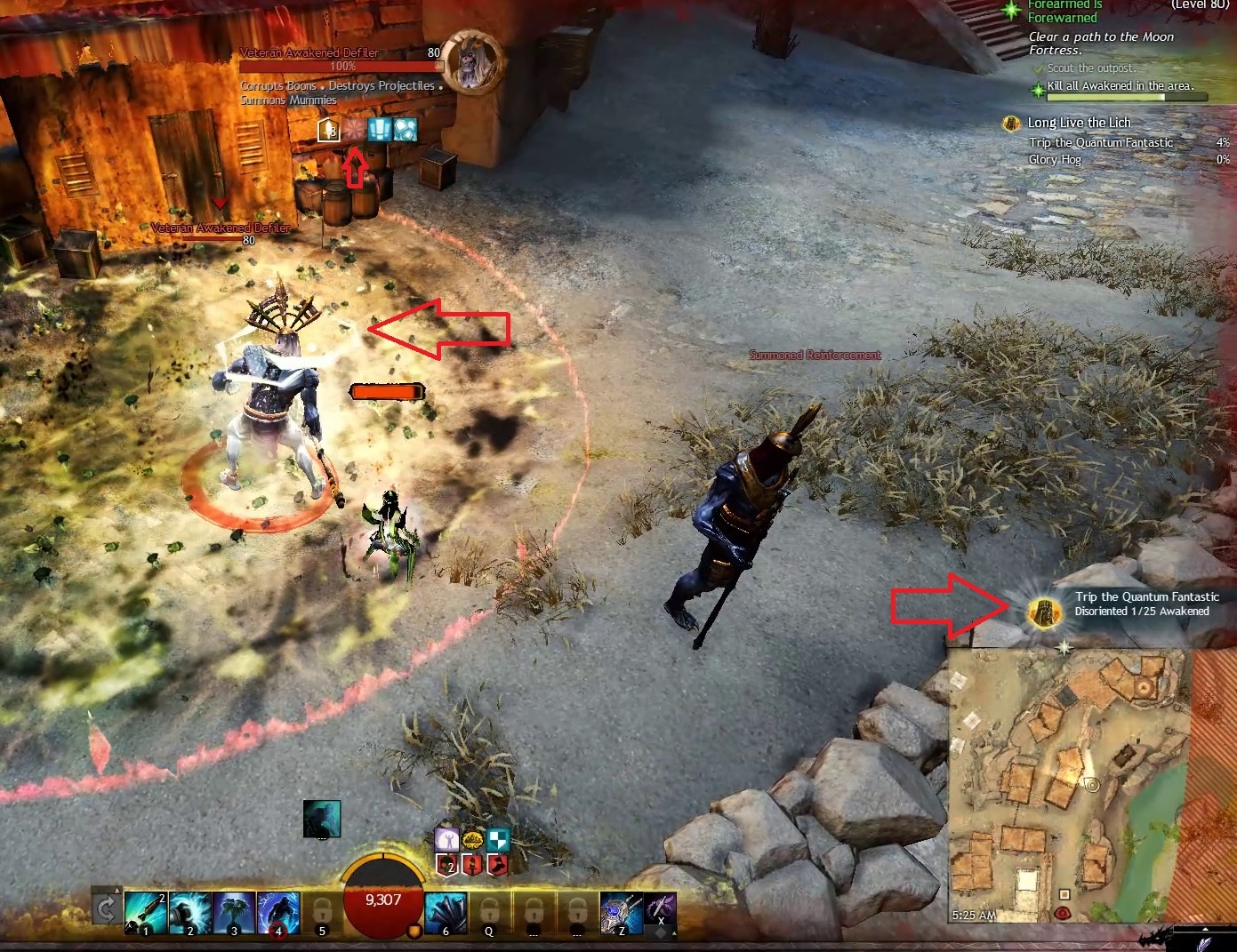The width and height of the screenshot is (1237, 952).
Task: Select the Forearmed Is Forewarned story objective
Action: [x=1063, y=12]
